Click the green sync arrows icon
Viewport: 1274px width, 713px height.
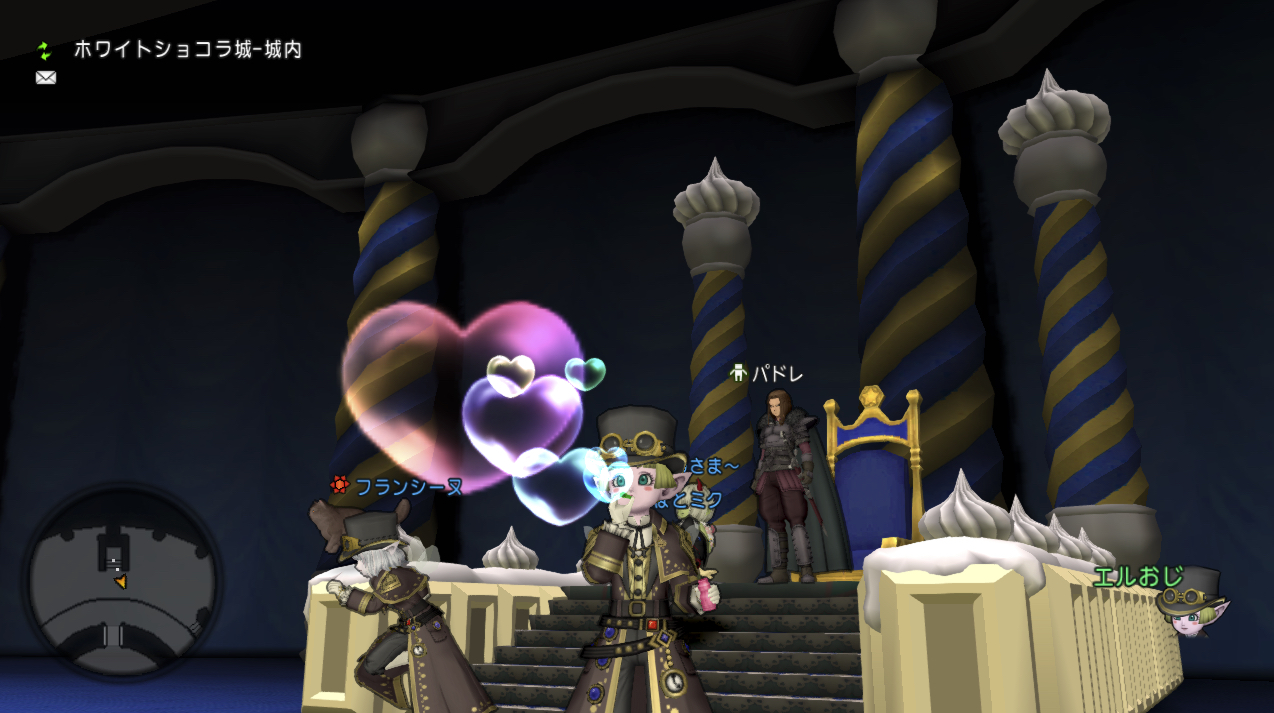pos(44,50)
